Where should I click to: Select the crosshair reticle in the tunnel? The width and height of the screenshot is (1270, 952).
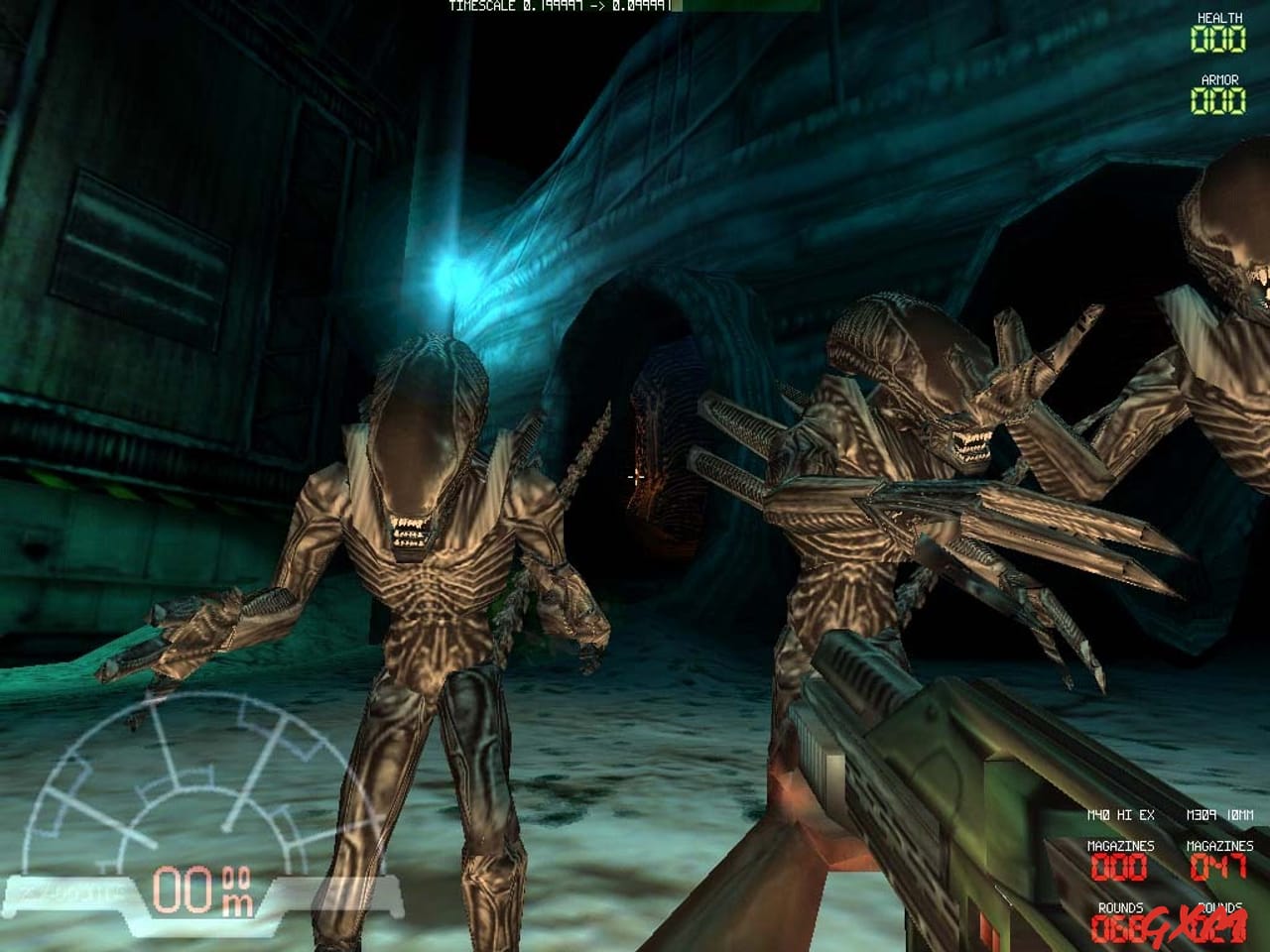(636, 476)
